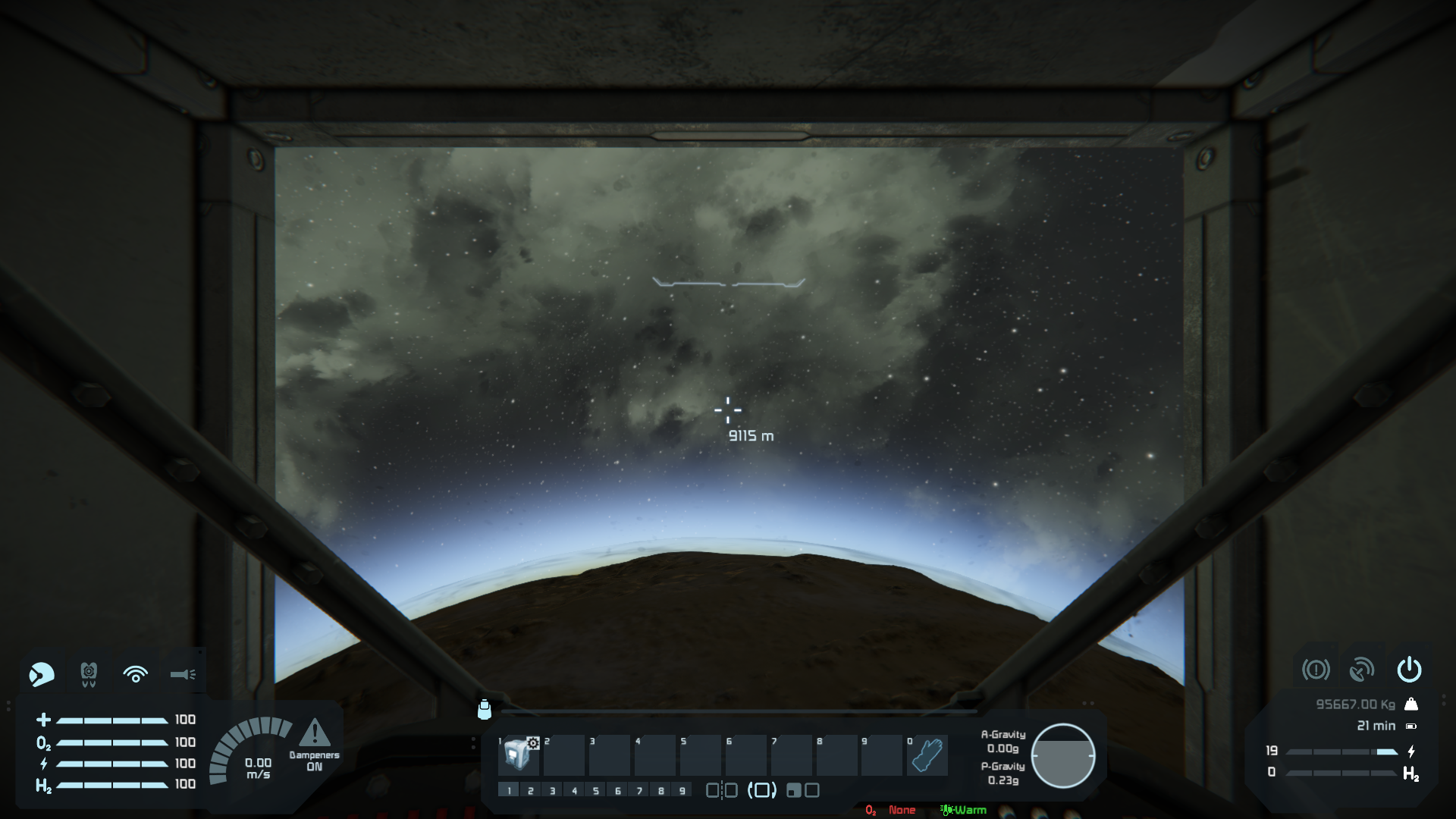The width and height of the screenshot is (1456, 819).
Task: Toggle the helmet icon
Action: (x=42, y=673)
